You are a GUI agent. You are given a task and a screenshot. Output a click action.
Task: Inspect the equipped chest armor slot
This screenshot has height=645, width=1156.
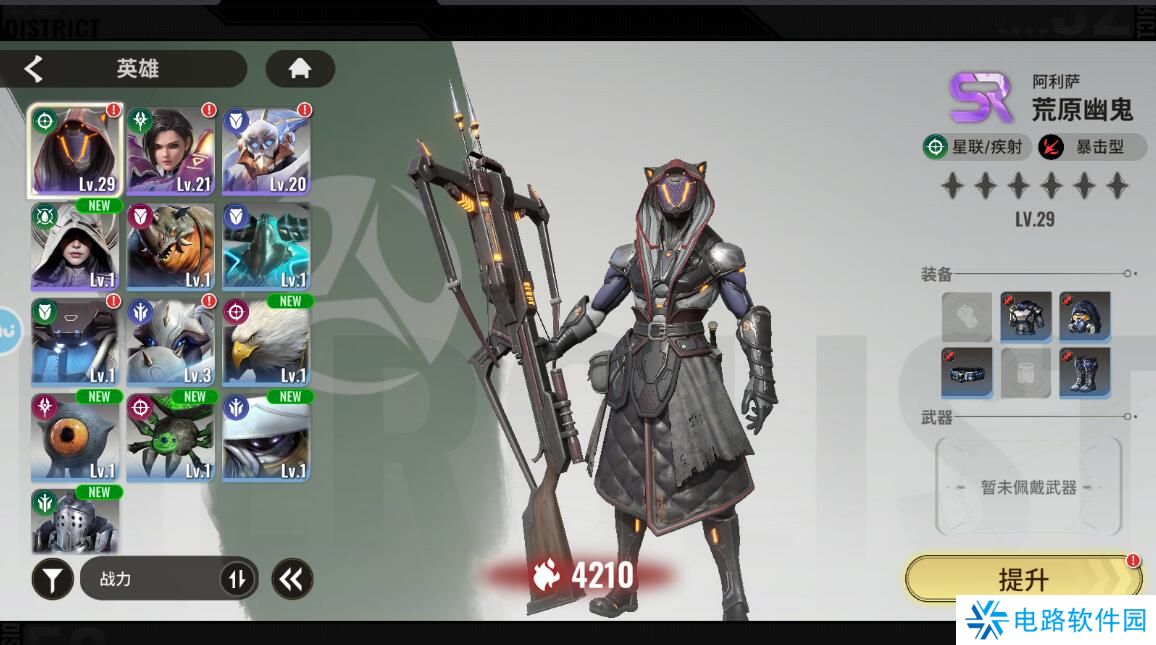[1026, 317]
